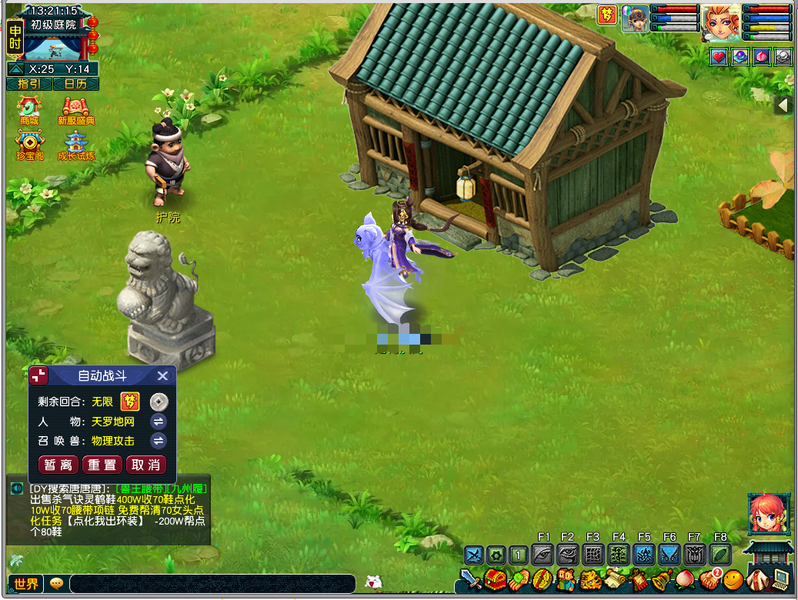
Task: Open the 日历 calendar
Action: (75, 84)
